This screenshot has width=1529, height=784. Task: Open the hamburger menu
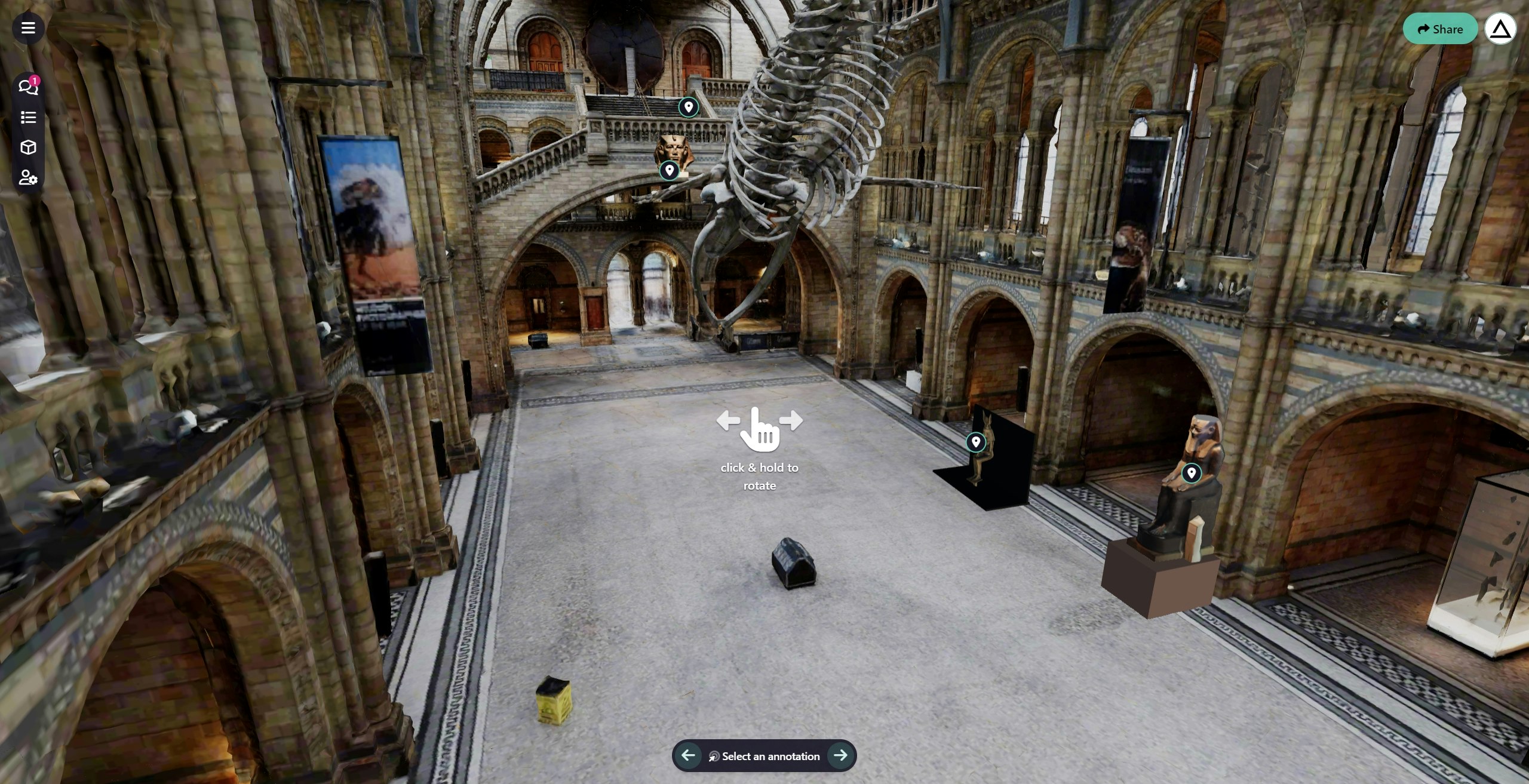tap(28, 28)
